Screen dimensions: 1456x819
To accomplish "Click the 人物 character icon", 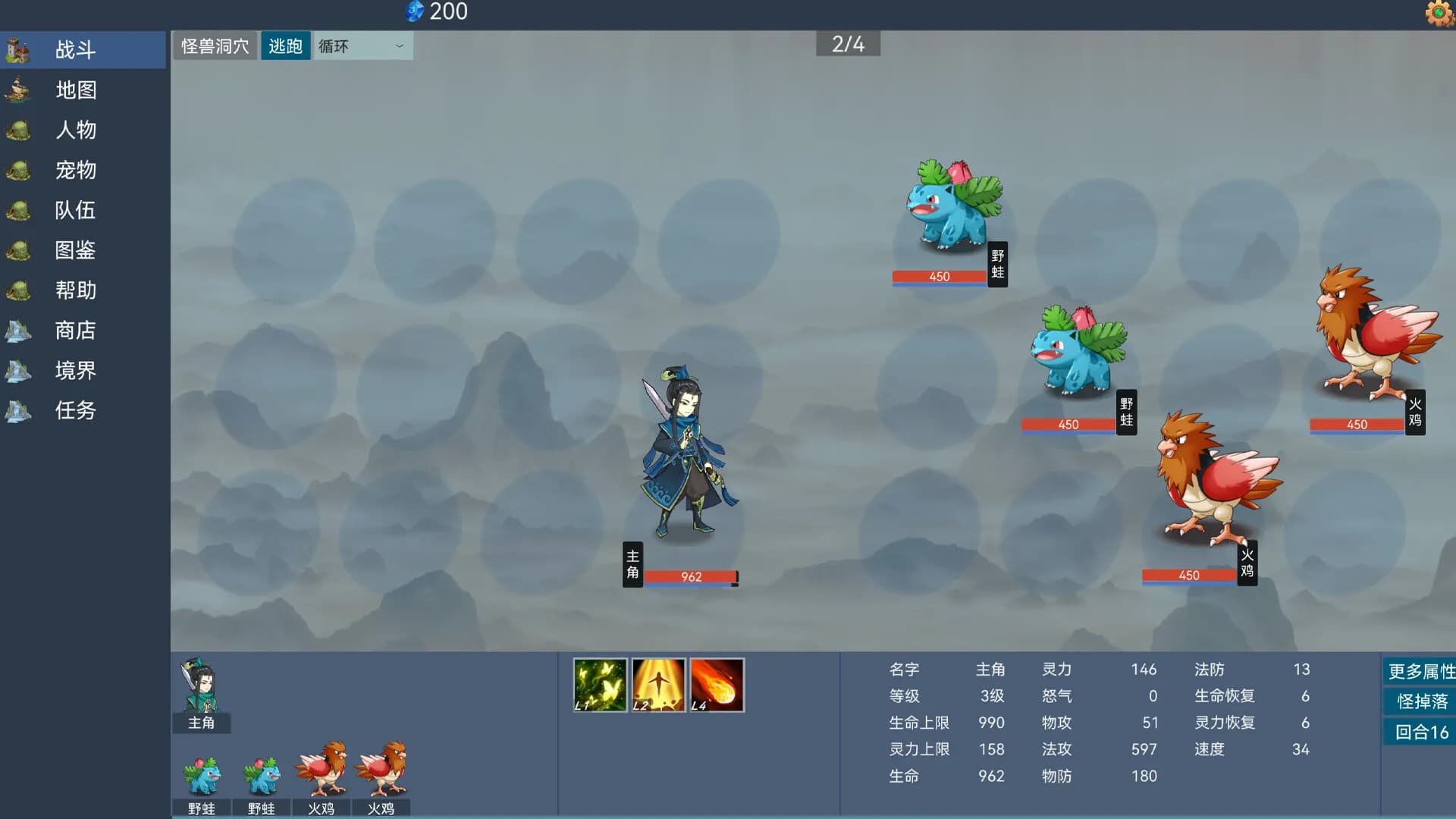I will point(18,130).
